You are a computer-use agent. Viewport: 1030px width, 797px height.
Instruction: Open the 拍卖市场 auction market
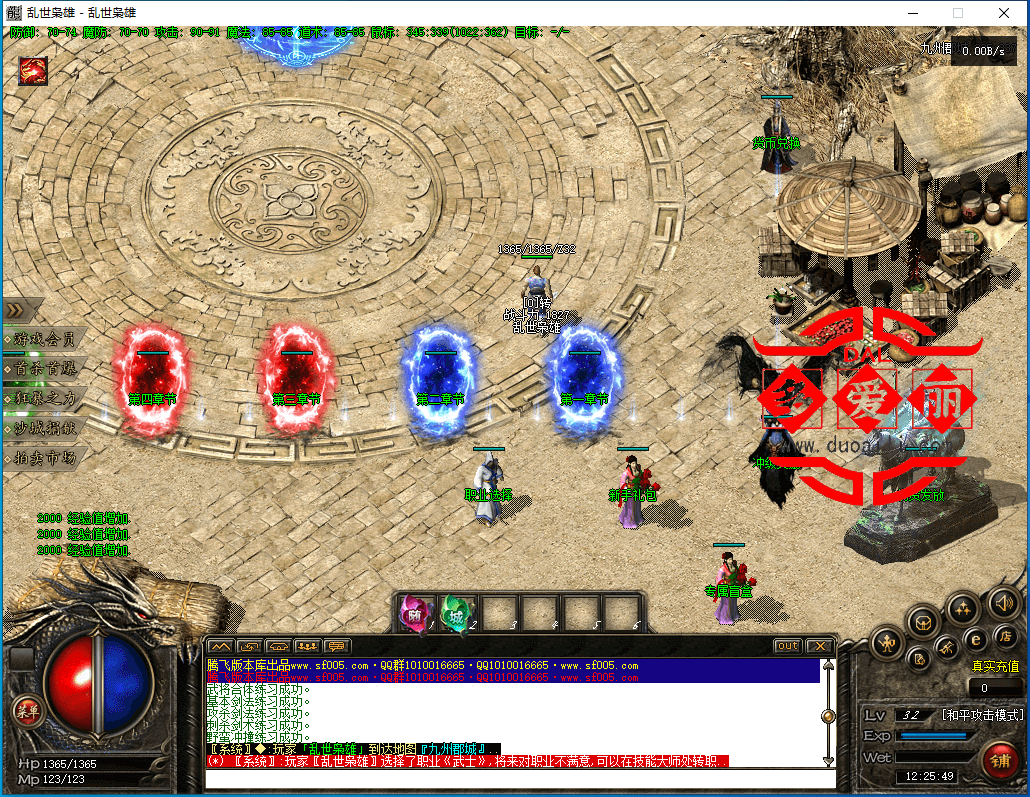point(43,458)
